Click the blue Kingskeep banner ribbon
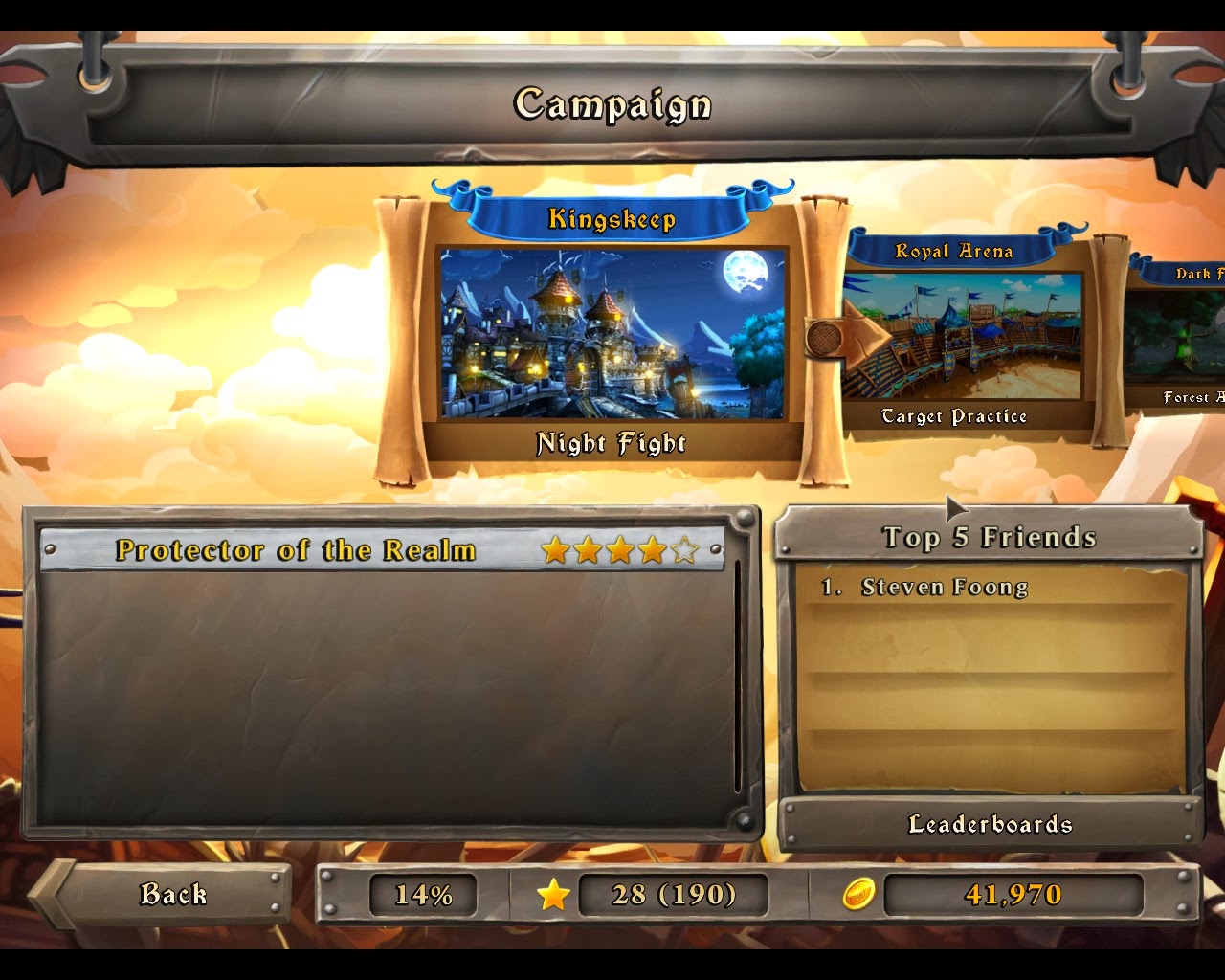Screen dimensions: 1225x980 click(612, 218)
